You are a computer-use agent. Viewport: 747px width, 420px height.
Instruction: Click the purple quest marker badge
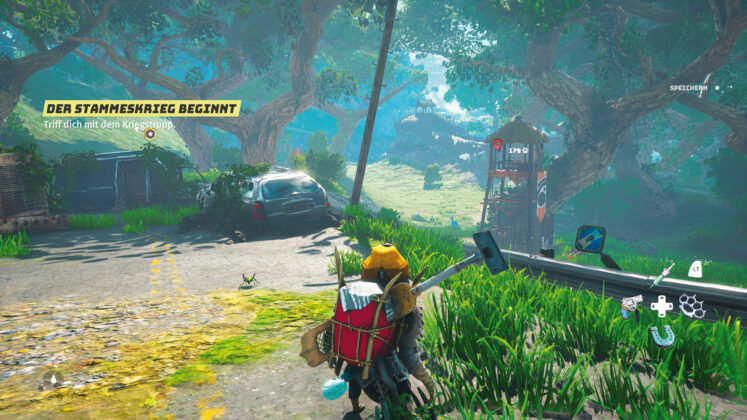[x=150, y=133]
